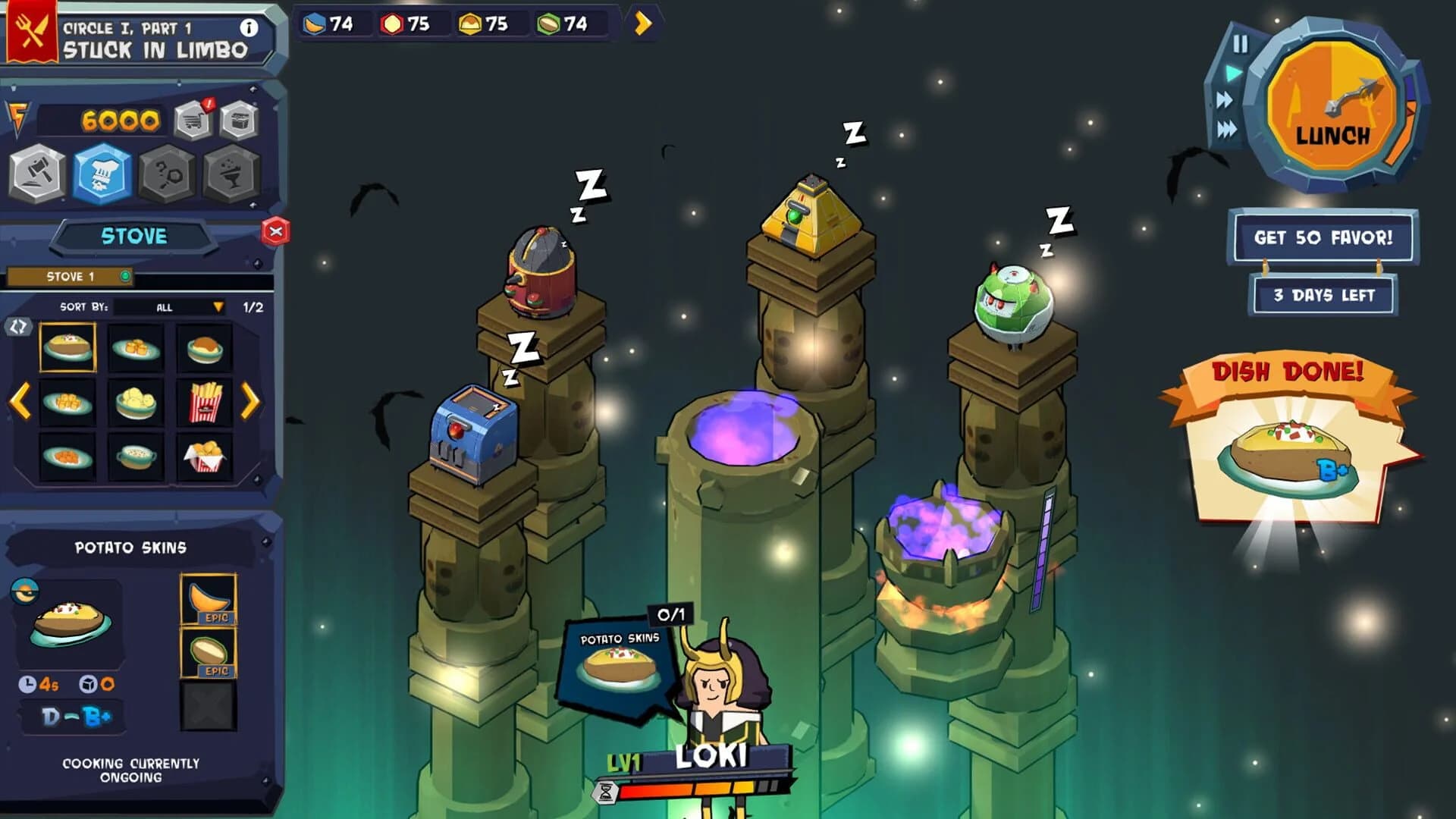Open the Sort By ALL dropdown
This screenshot has height=819, width=1456.
click(x=168, y=307)
